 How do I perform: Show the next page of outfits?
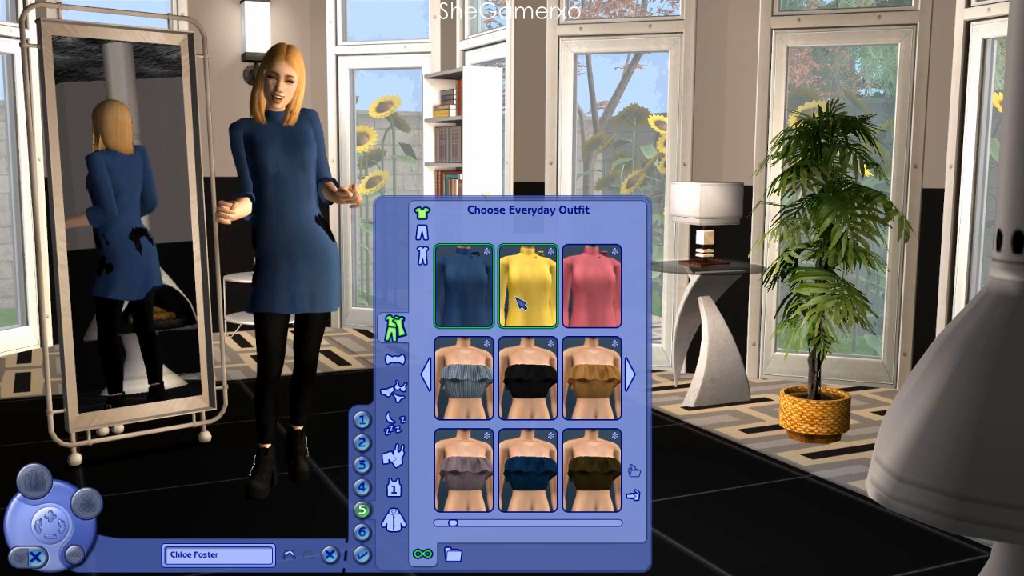pos(630,375)
